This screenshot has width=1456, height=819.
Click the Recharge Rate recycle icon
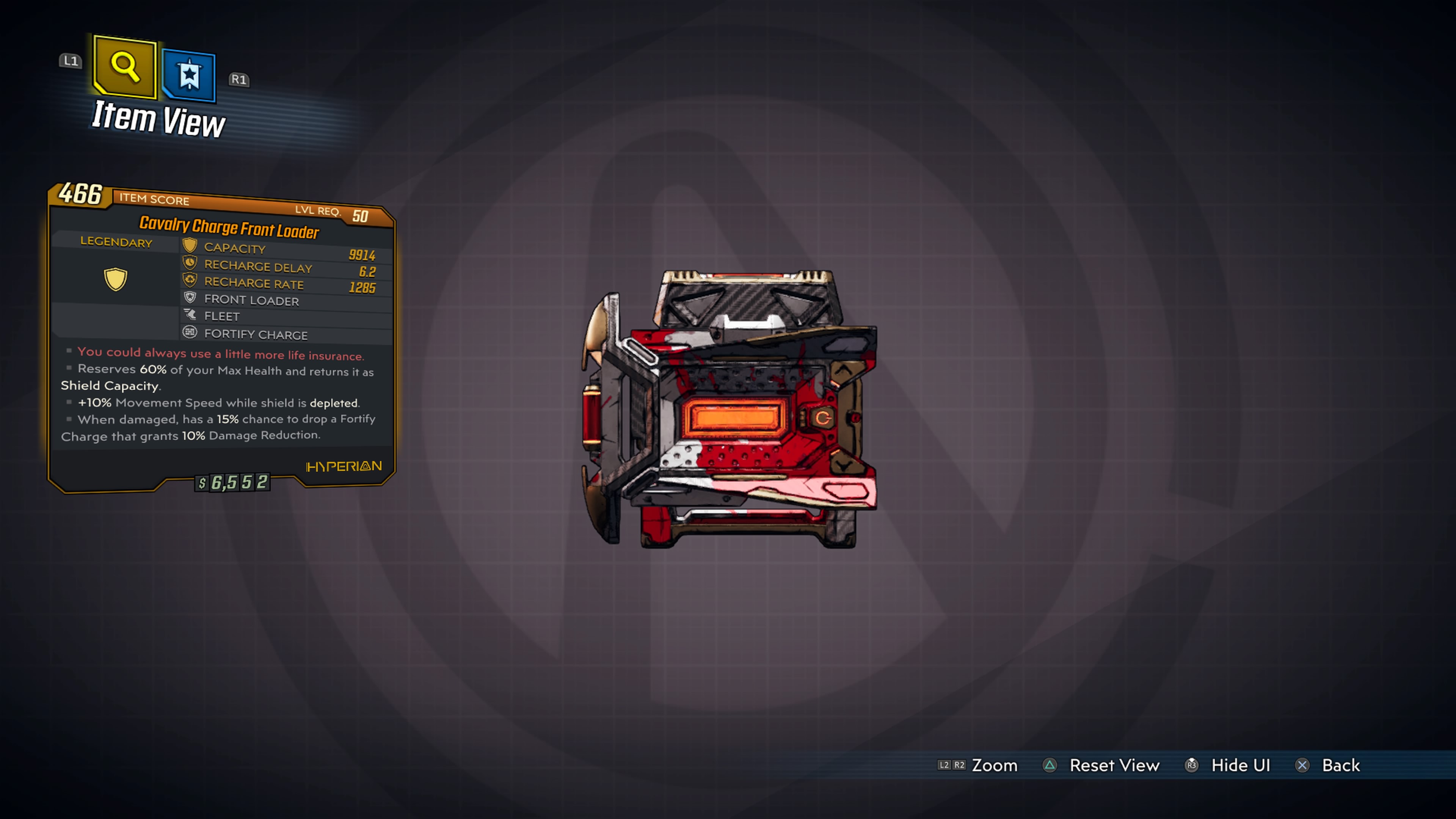[190, 280]
